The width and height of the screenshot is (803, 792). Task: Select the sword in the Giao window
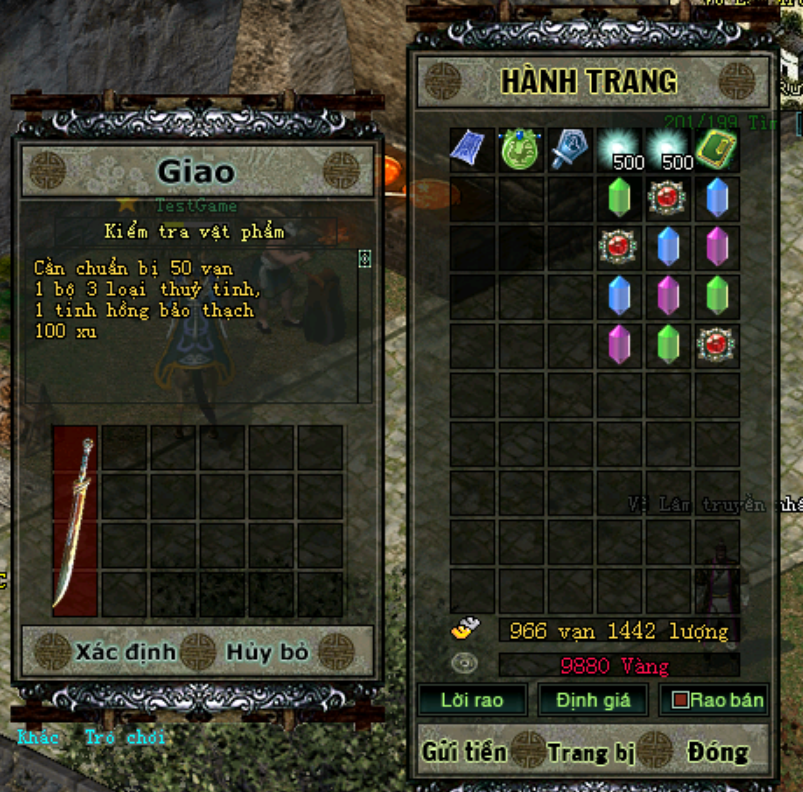pyautogui.click(x=75, y=520)
